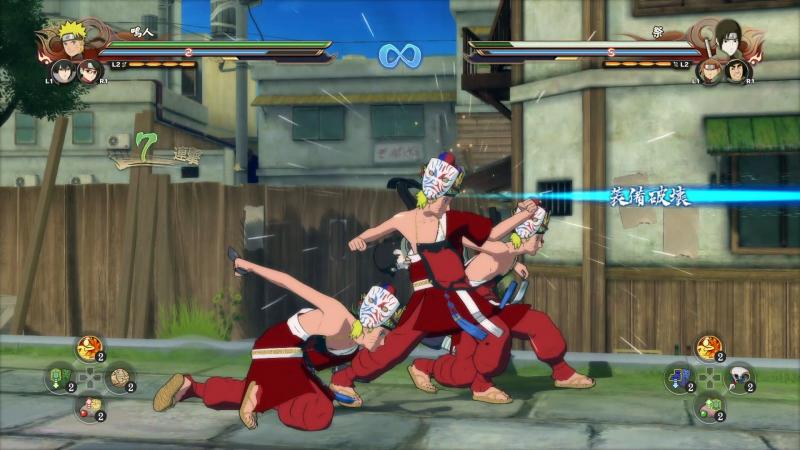Click Naruto's character portrait

click(x=72, y=40)
